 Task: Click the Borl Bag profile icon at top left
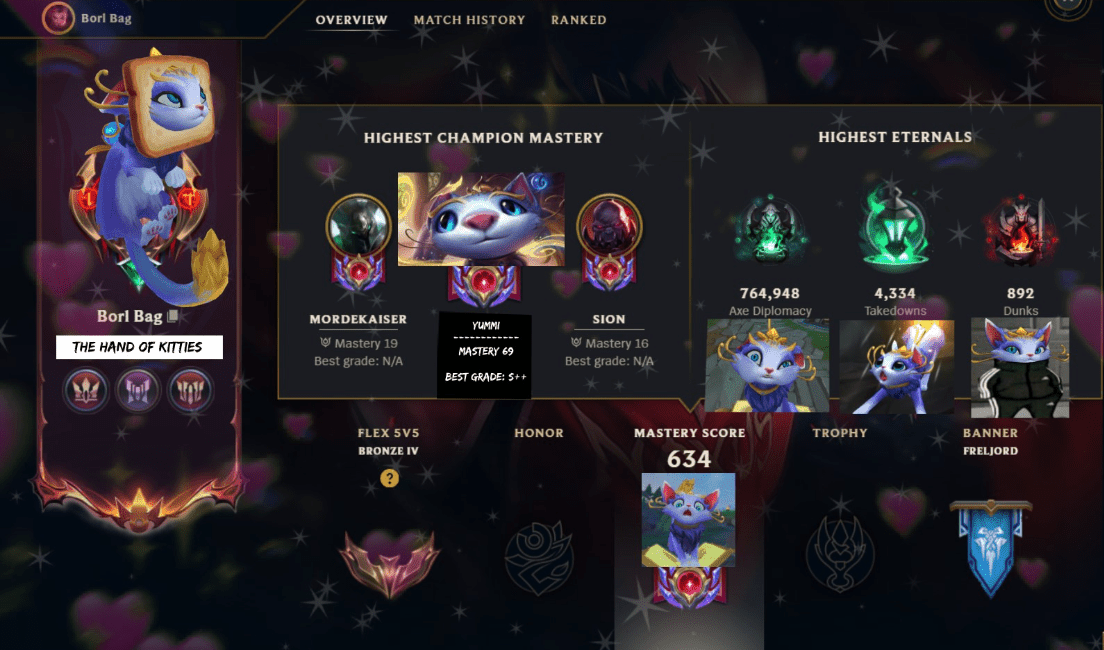[x=59, y=17]
